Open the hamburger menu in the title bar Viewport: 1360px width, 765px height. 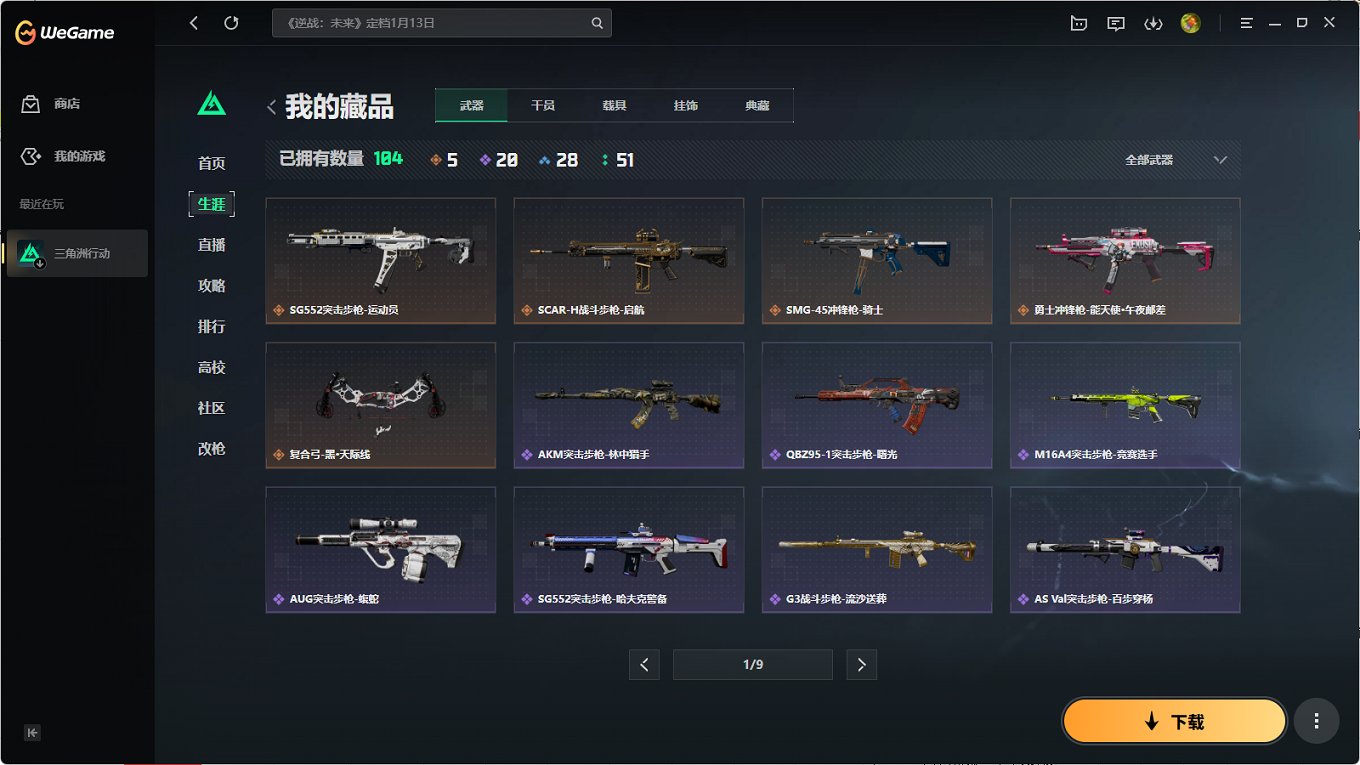[1246, 22]
